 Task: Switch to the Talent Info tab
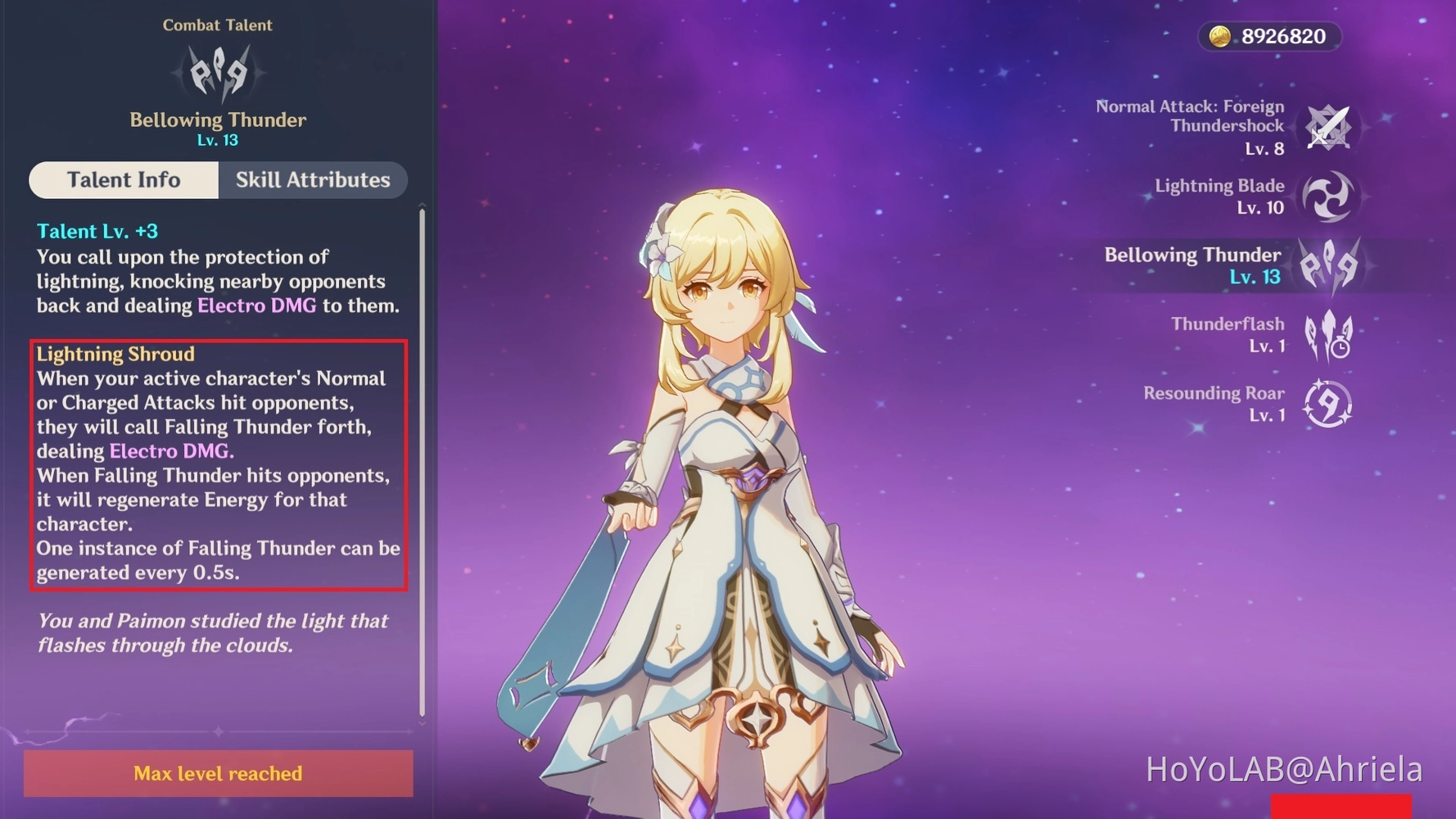pyautogui.click(x=124, y=180)
